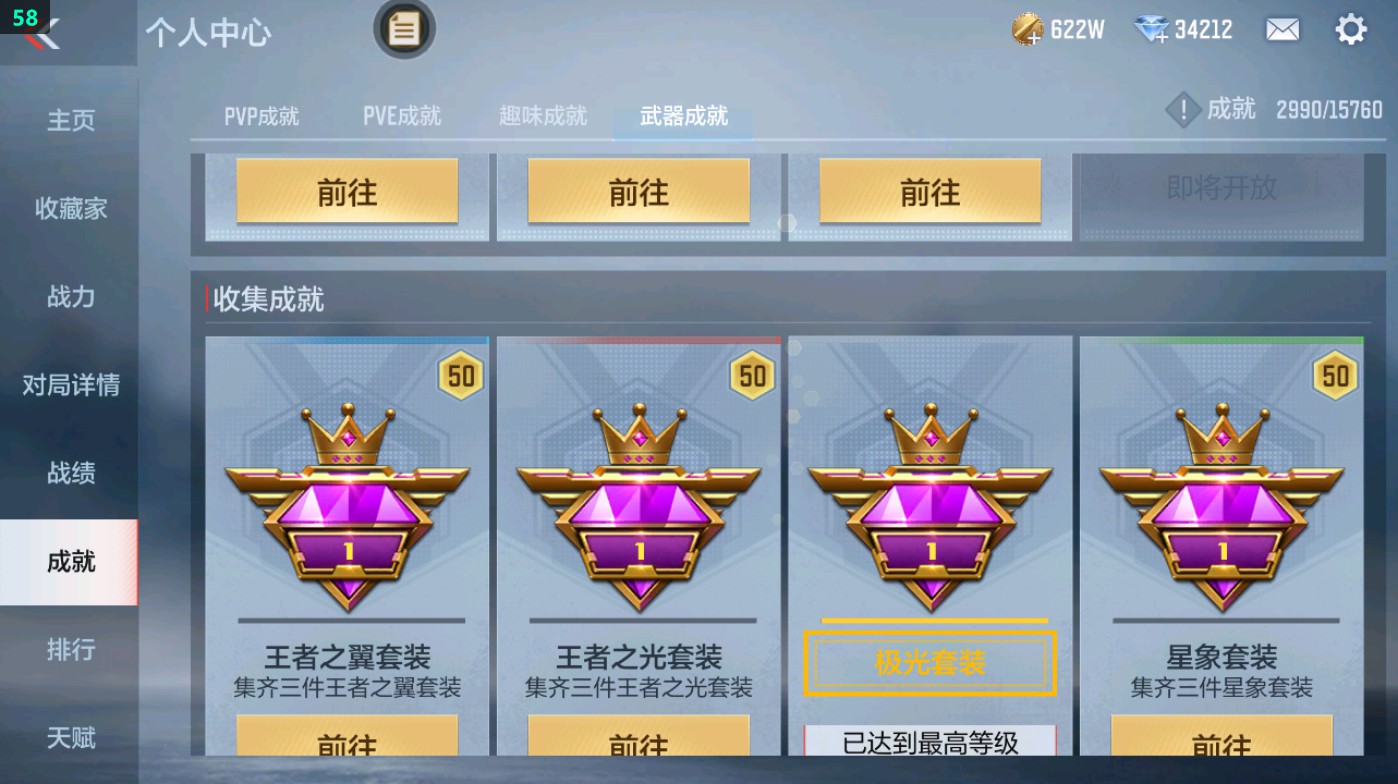Go to 收藏家 in the sidebar
Image resolution: width=1398 pixels, height=784 pixels.
(x=68, y=209)
